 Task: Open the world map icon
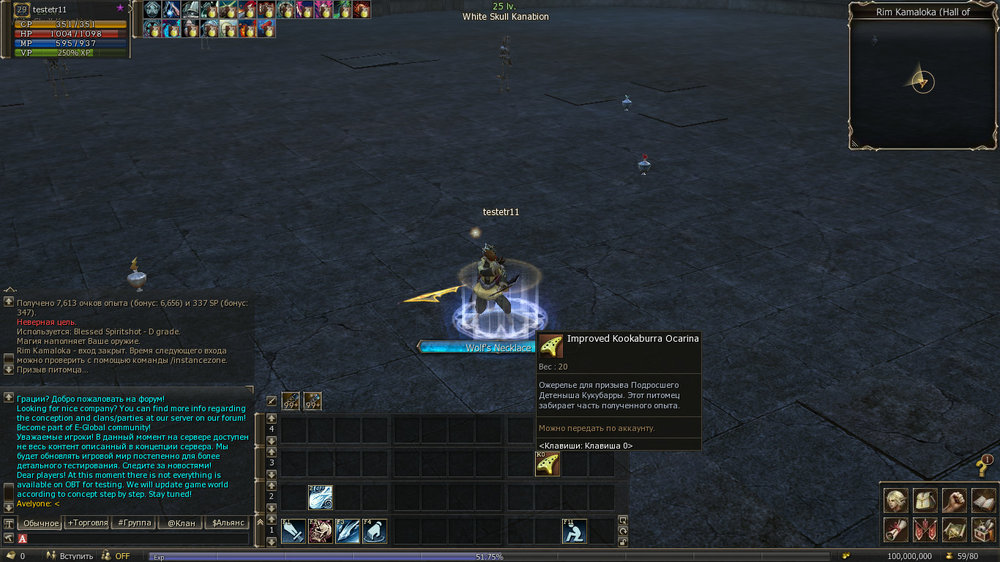(954, 529)
